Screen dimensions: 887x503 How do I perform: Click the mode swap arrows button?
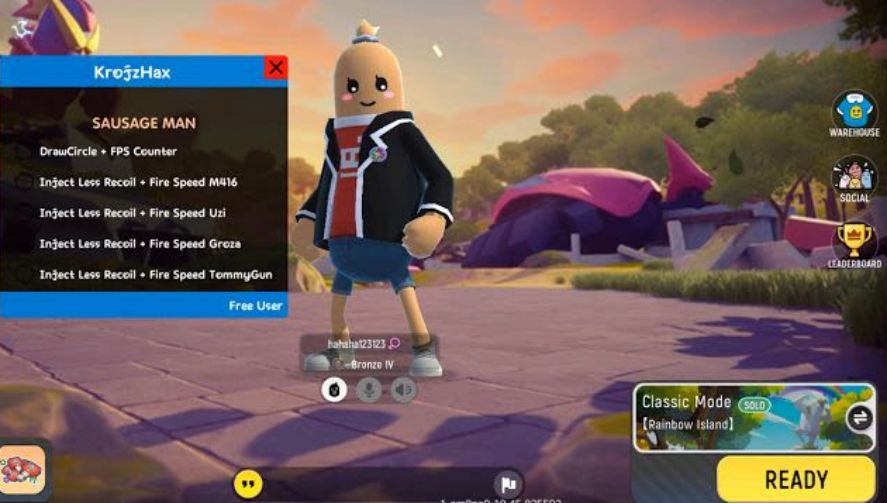(x=858, y=418)
